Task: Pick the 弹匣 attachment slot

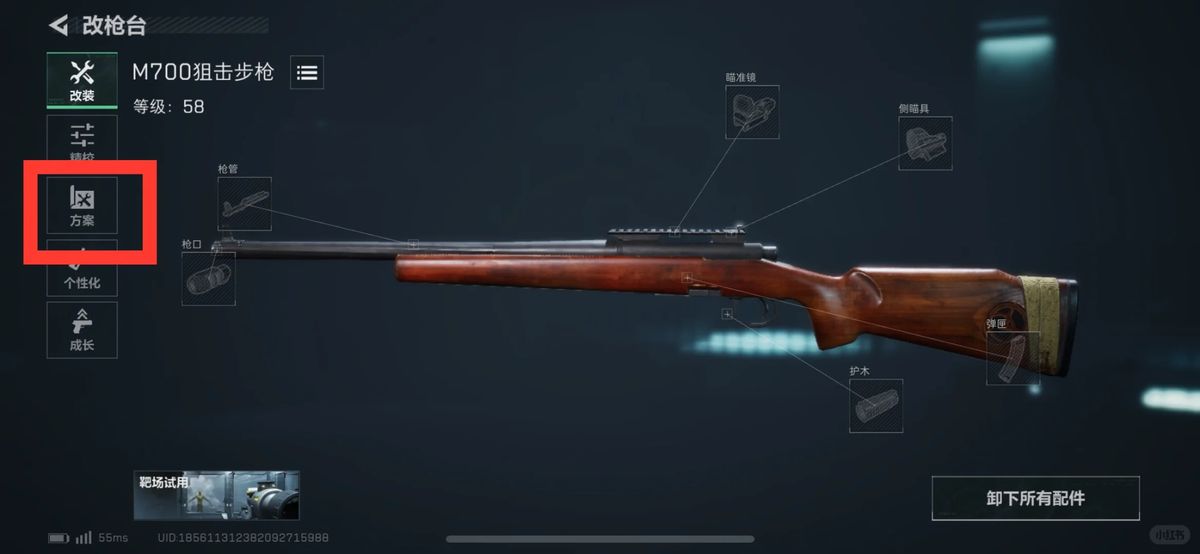Action: coord(1012,357)
